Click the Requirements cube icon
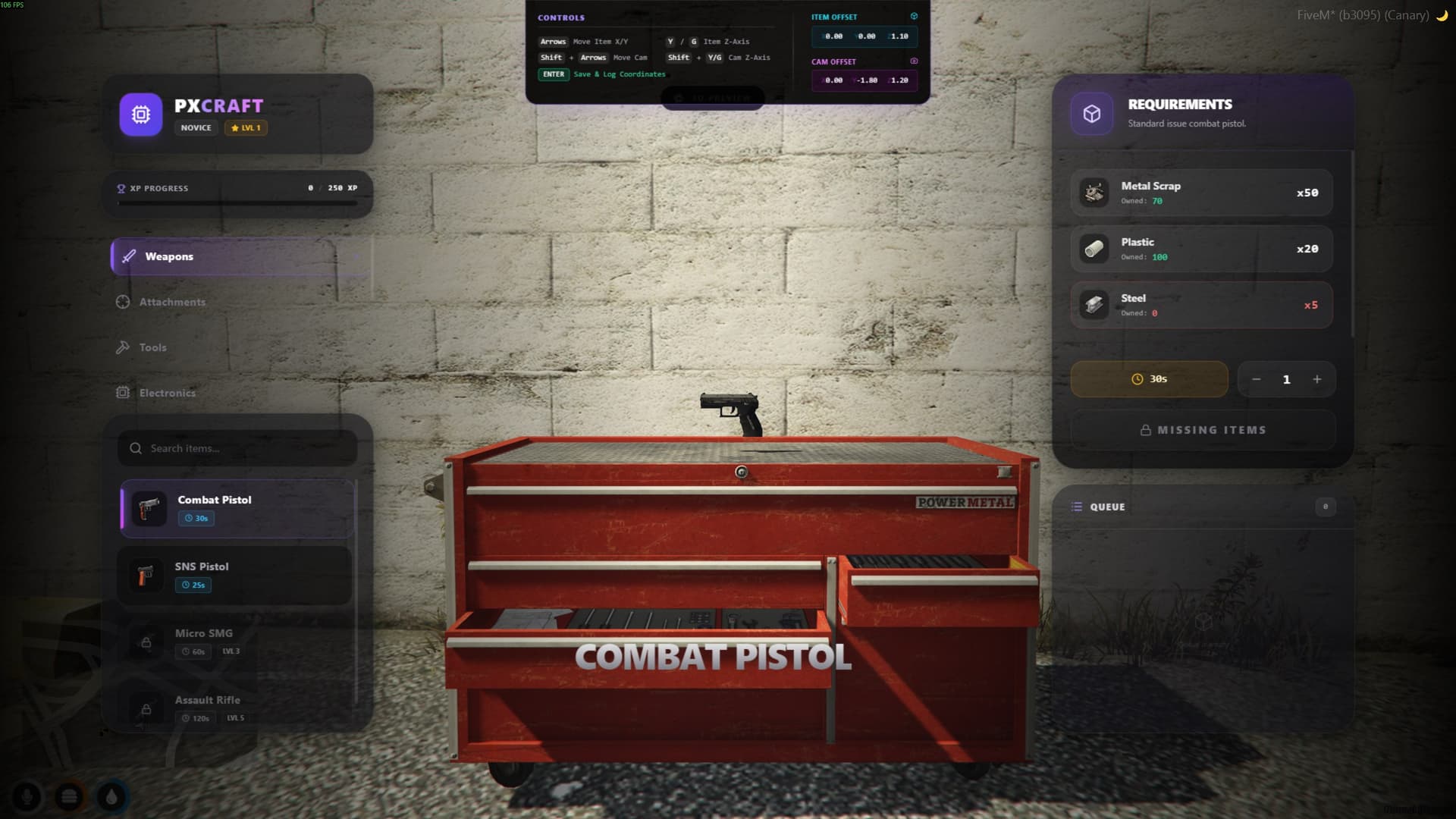 pos(1092,112)
